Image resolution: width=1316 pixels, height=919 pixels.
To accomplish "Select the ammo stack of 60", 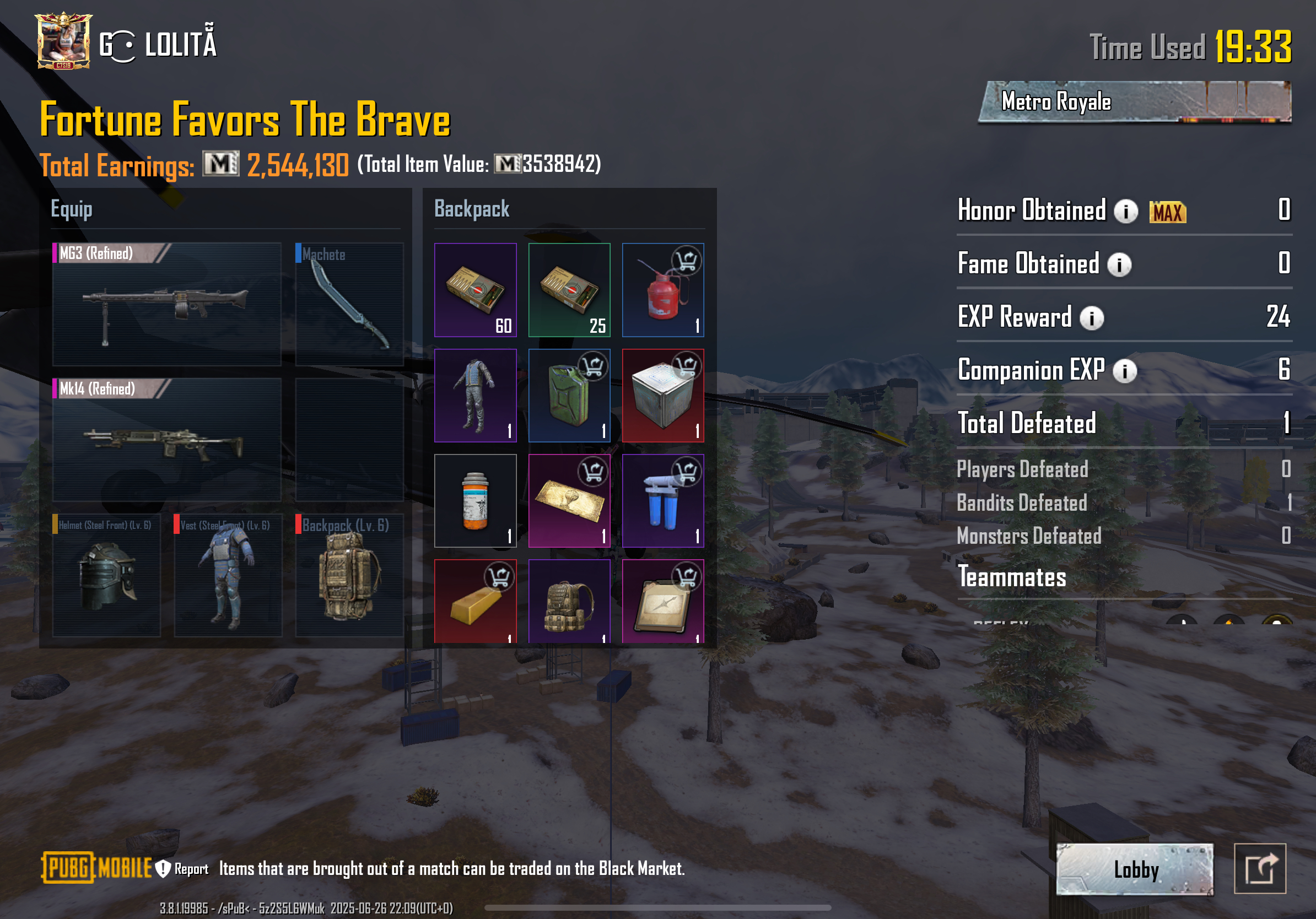I will pos(475,290).
